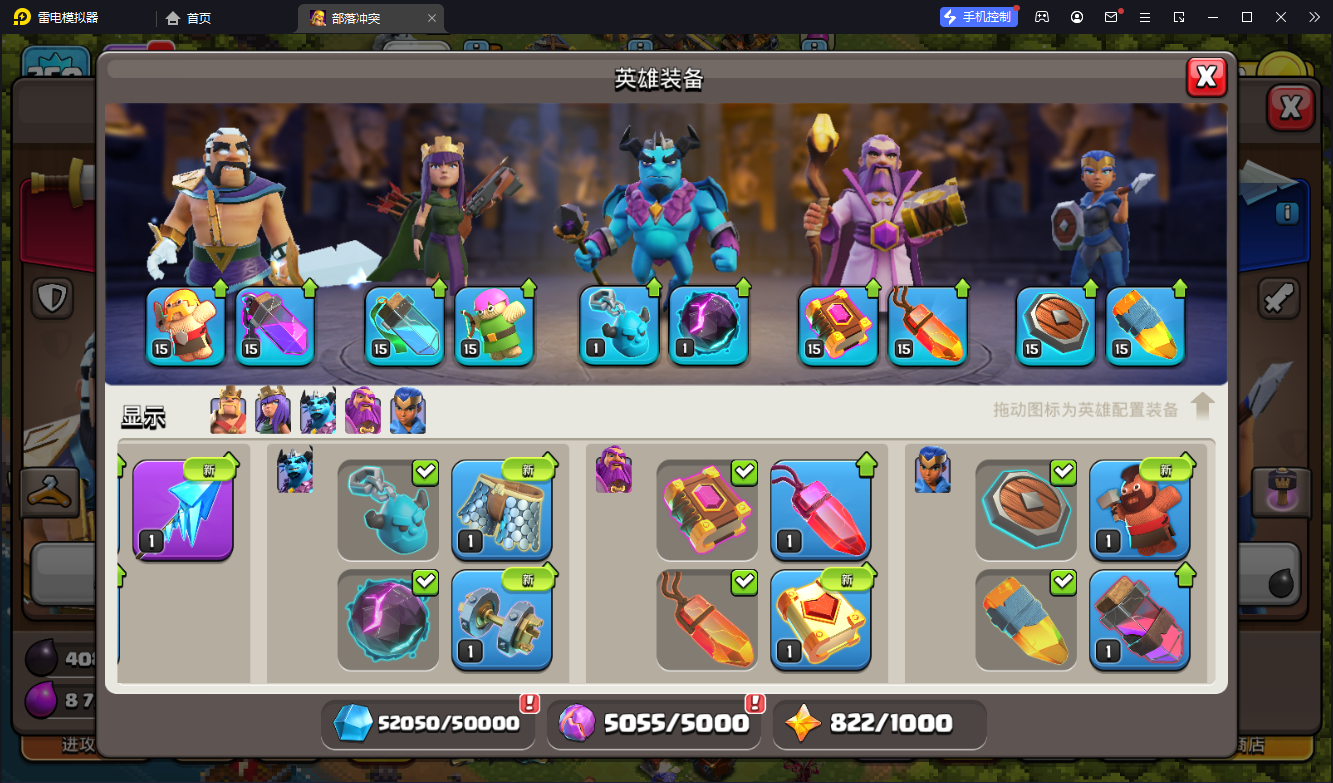Choose the Haste Vial equipment item
Image resolution: width=1333 pixels, height=783 pixels.
click(1139, 619)
